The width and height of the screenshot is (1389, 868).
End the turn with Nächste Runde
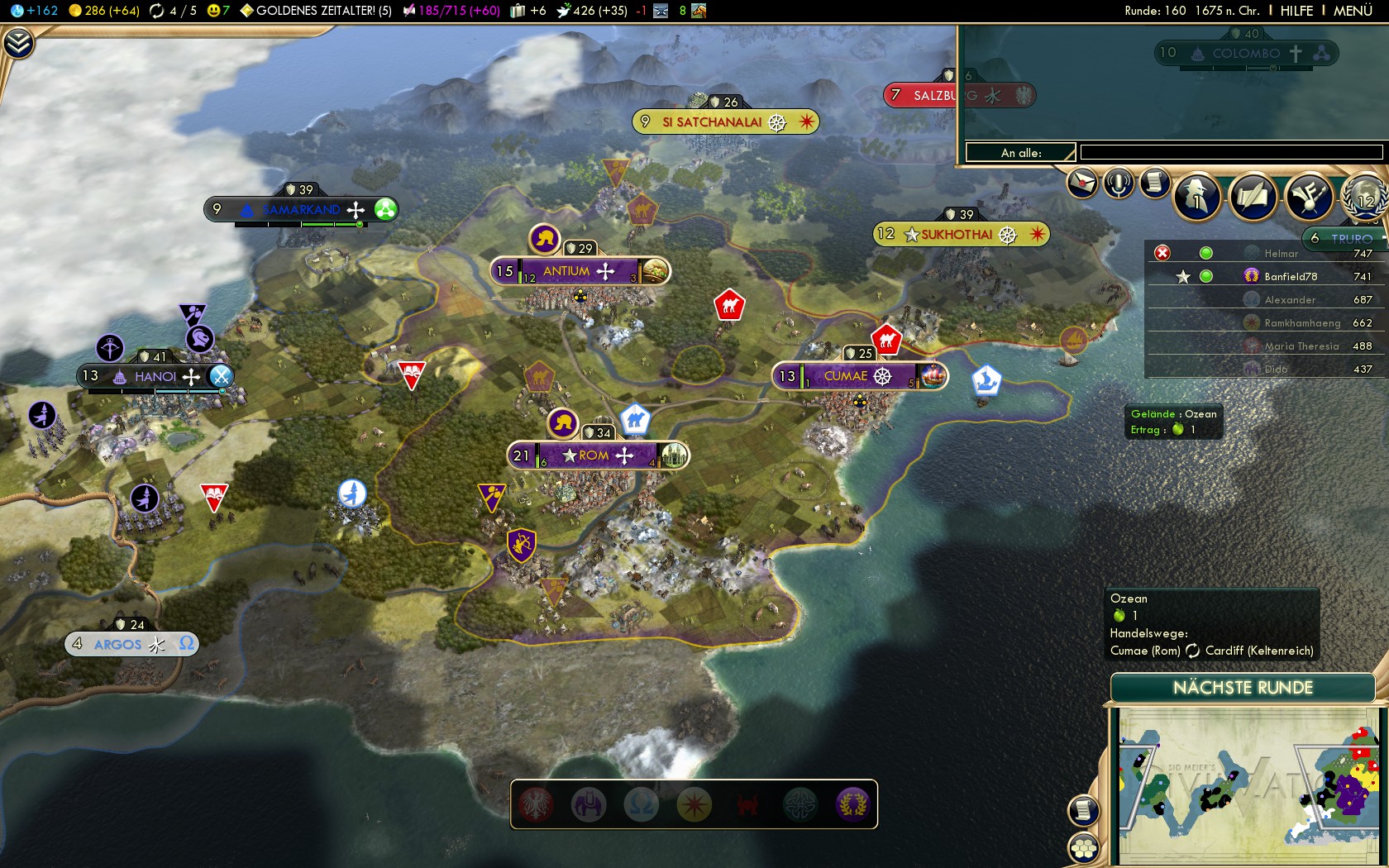click(1242, 688)
